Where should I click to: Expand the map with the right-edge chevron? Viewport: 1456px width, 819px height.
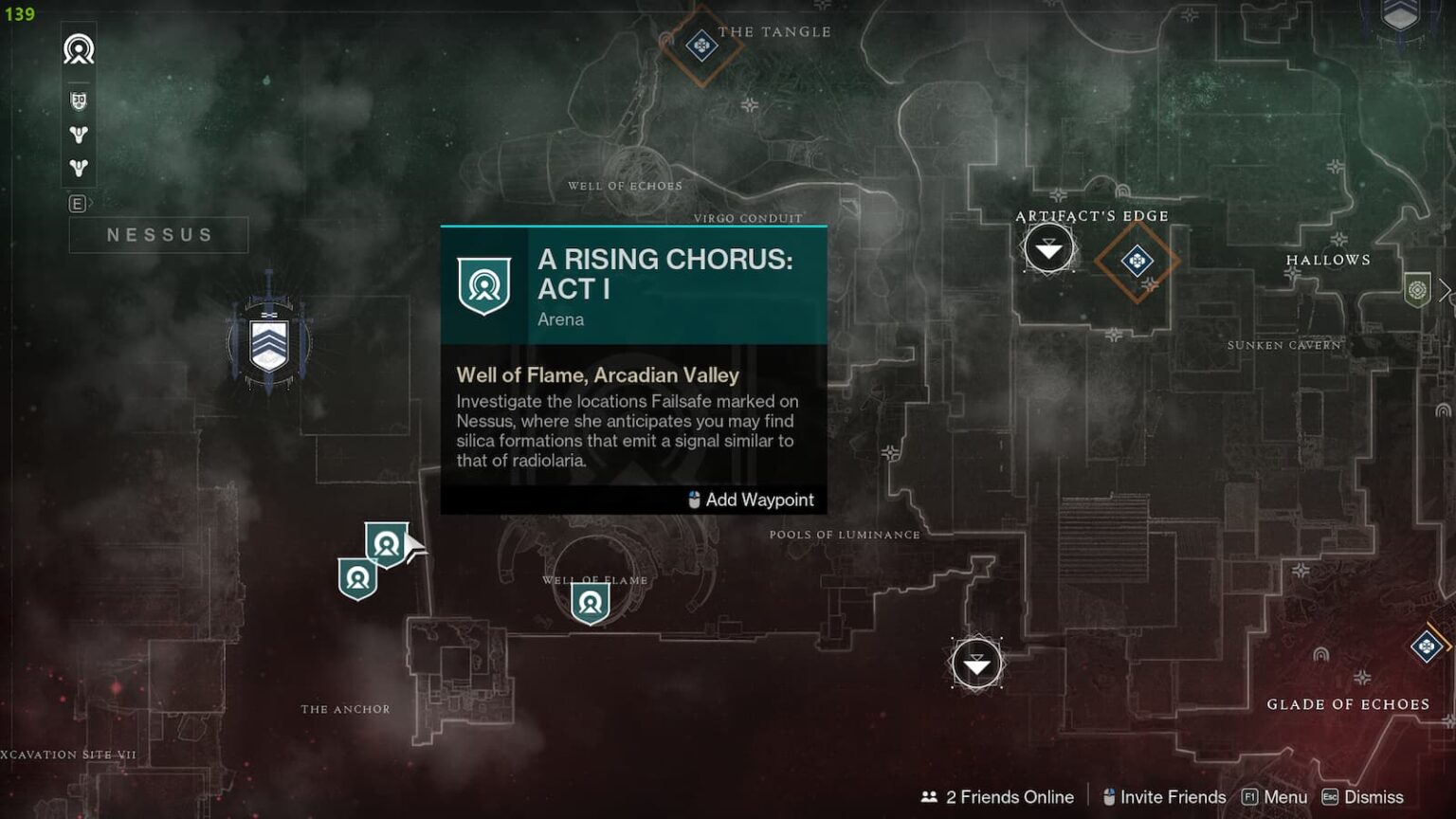(1446, 291)
